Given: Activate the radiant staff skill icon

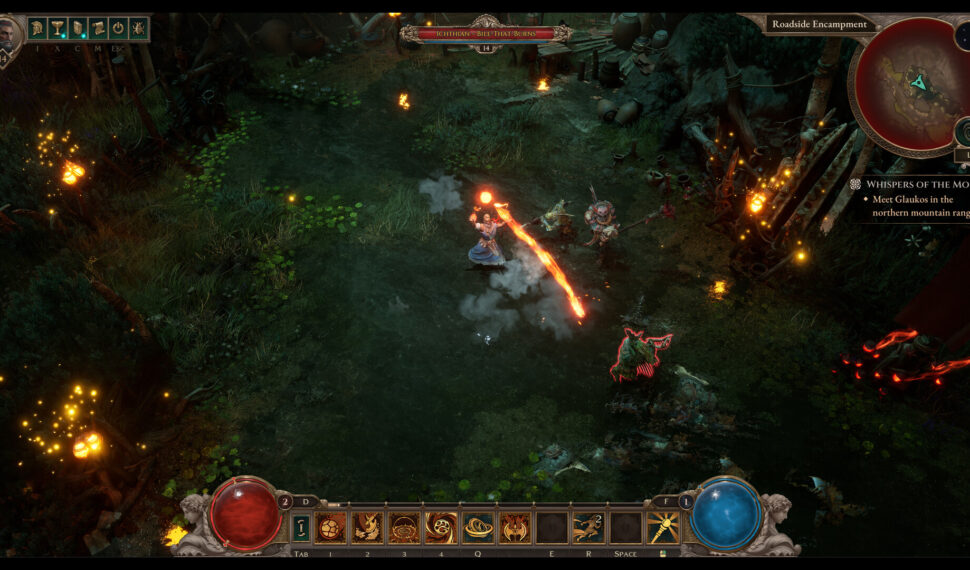Looking at the screenshot, I should pyautogui.click(x=662, y=528).
